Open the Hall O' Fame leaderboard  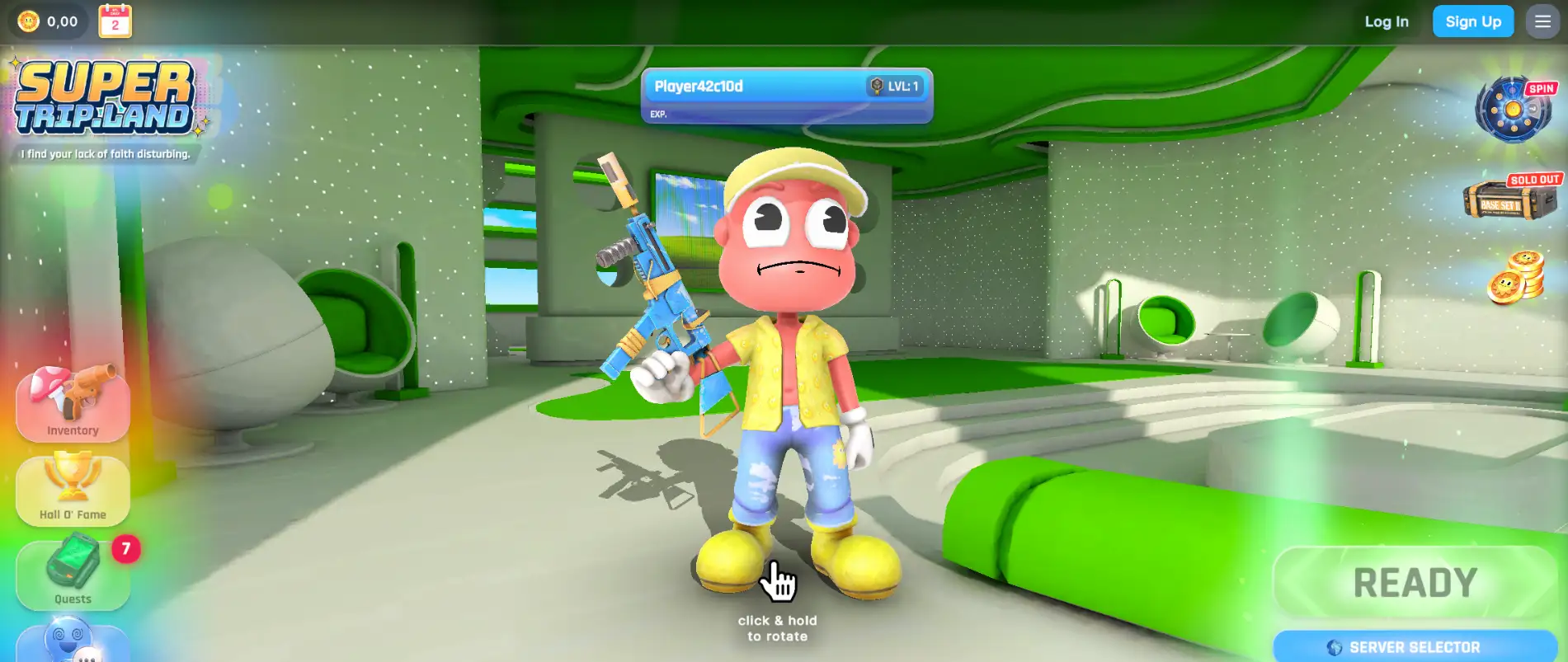point(73,491)
